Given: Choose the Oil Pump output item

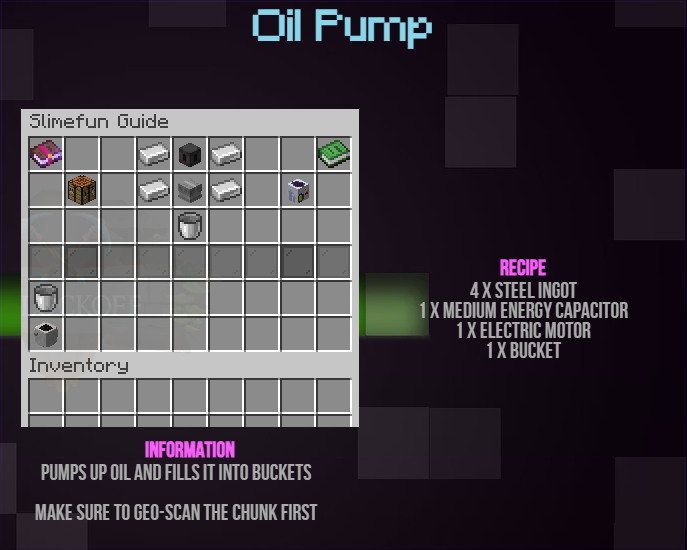Looking at the screenshot, I should coord(297,189).
